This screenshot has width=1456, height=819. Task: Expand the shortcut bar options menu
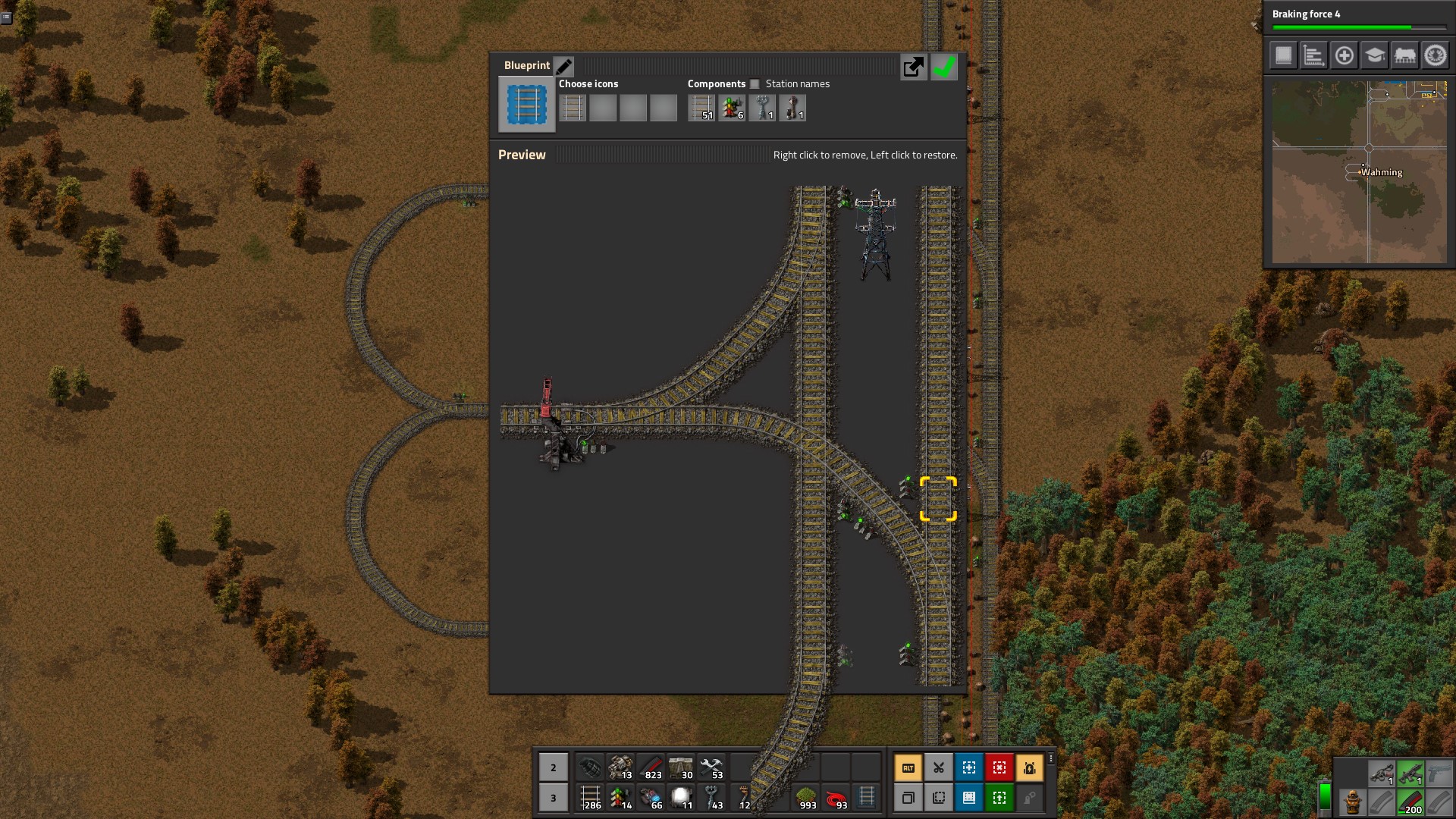point(1050,758)
